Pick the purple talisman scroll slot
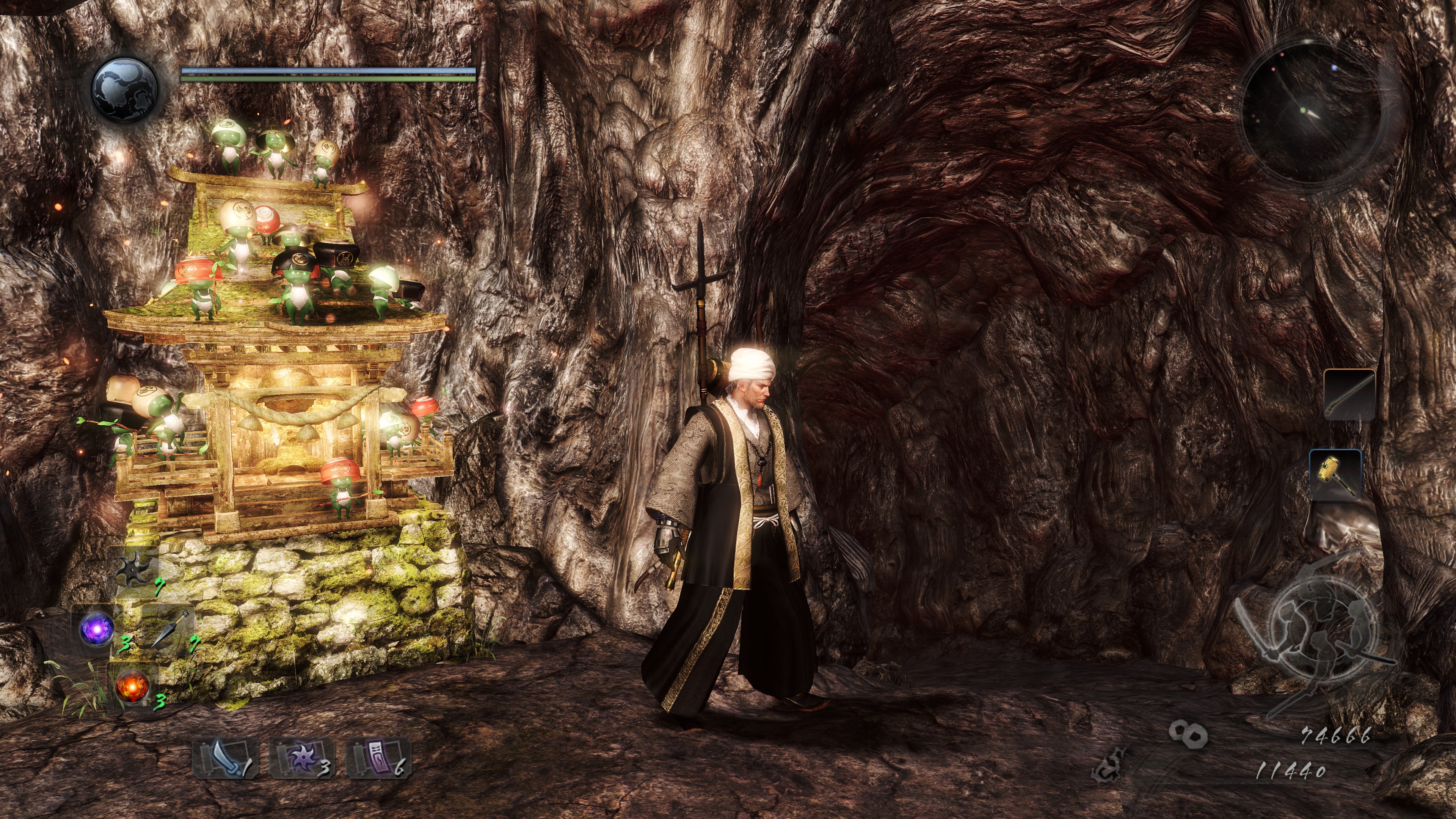Viewport: 1456px width, 819px height. 378,758
